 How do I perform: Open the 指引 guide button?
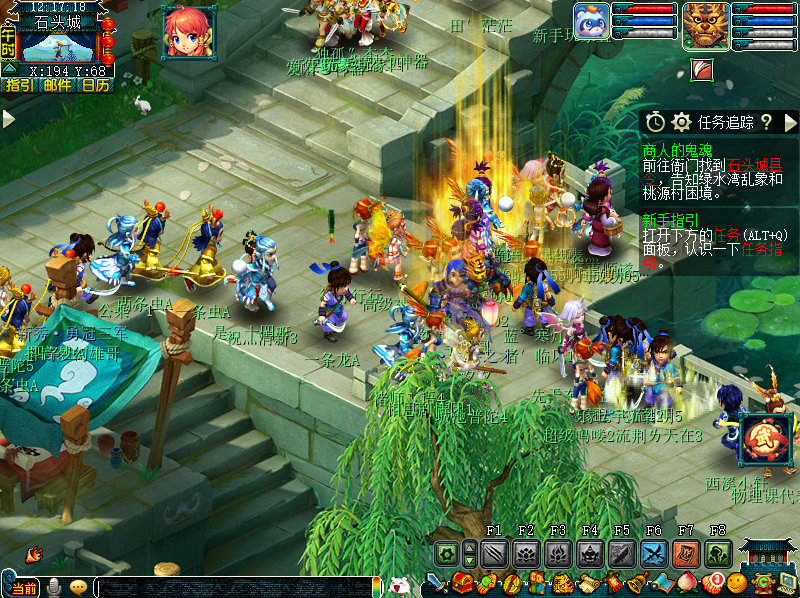19,86
